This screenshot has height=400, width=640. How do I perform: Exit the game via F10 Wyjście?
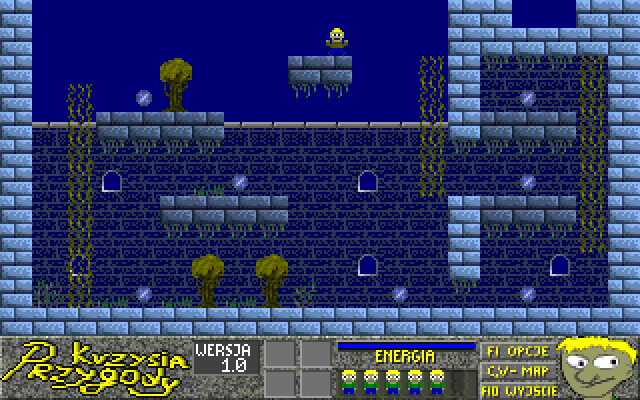click(514, 386)
